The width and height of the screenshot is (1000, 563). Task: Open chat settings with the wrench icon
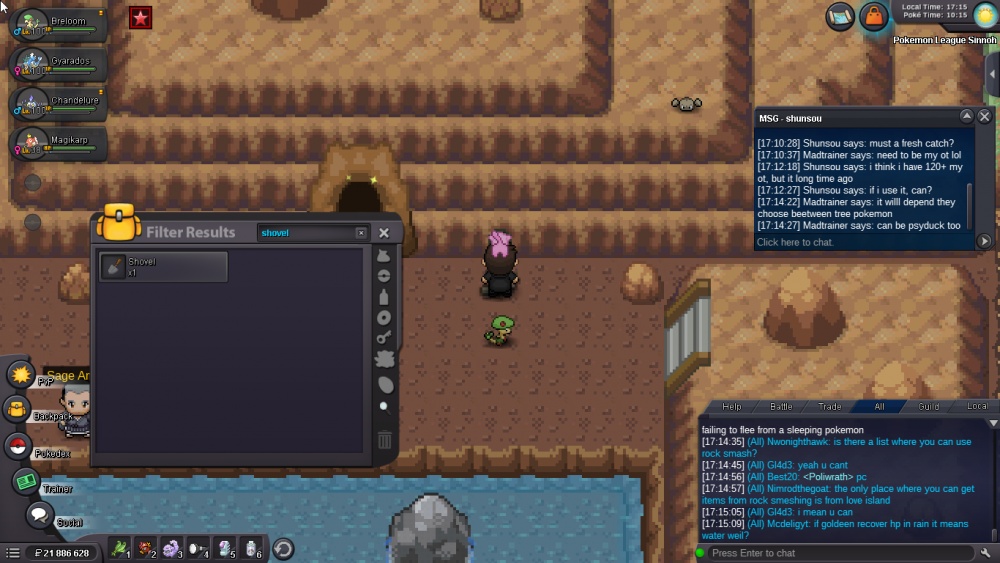tap(986, 553)
